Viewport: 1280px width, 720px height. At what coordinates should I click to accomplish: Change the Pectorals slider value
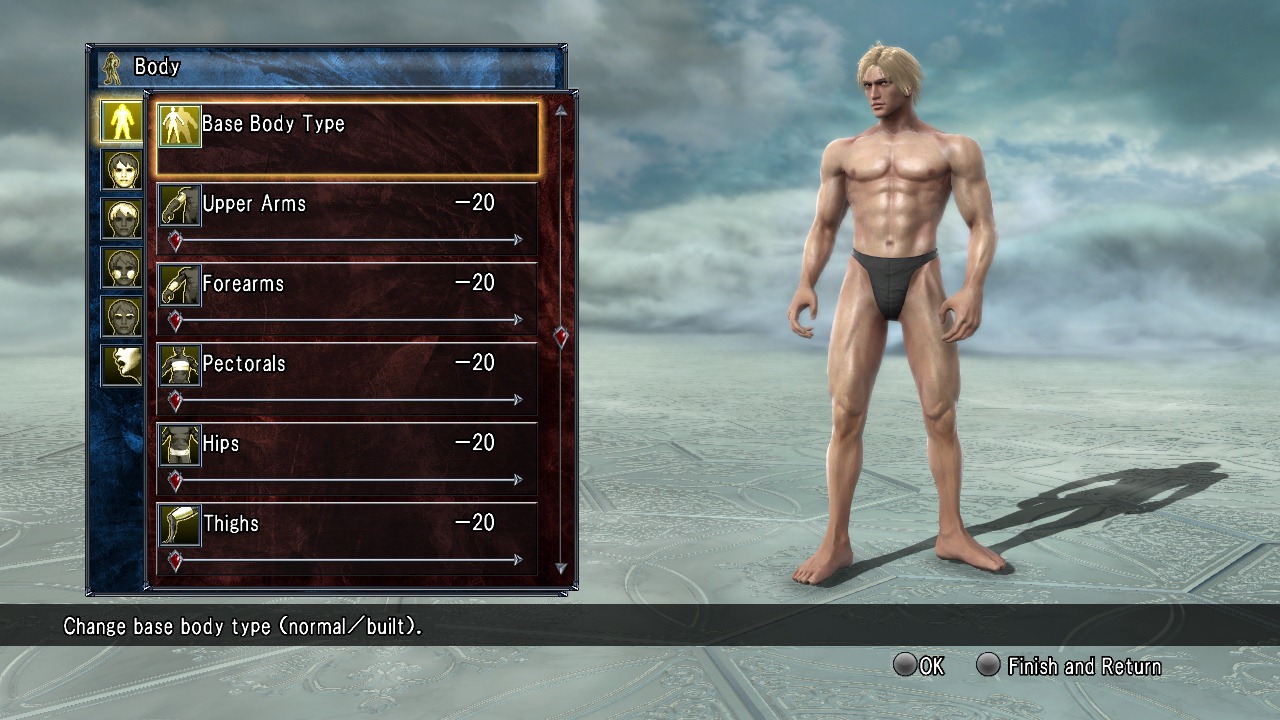347,400
